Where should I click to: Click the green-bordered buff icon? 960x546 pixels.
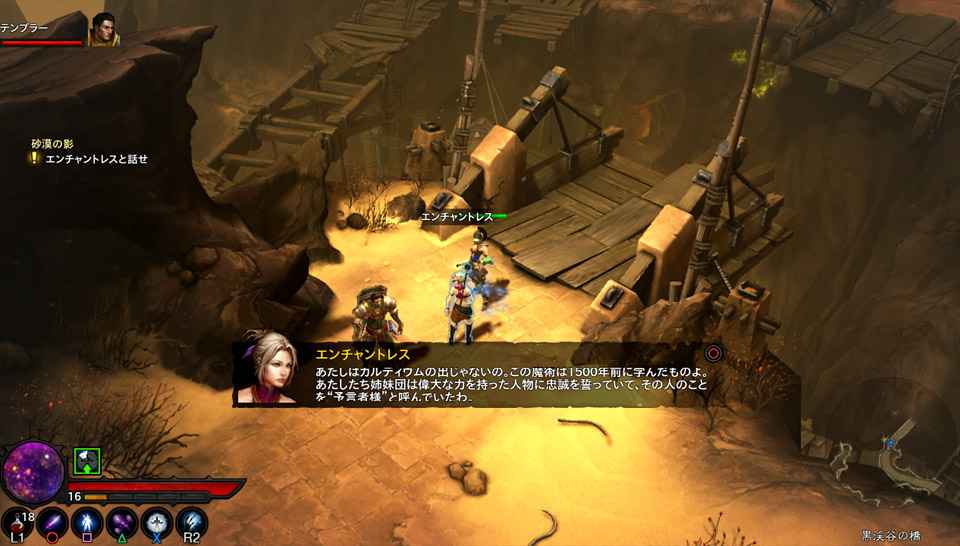[x=87, y=461]
